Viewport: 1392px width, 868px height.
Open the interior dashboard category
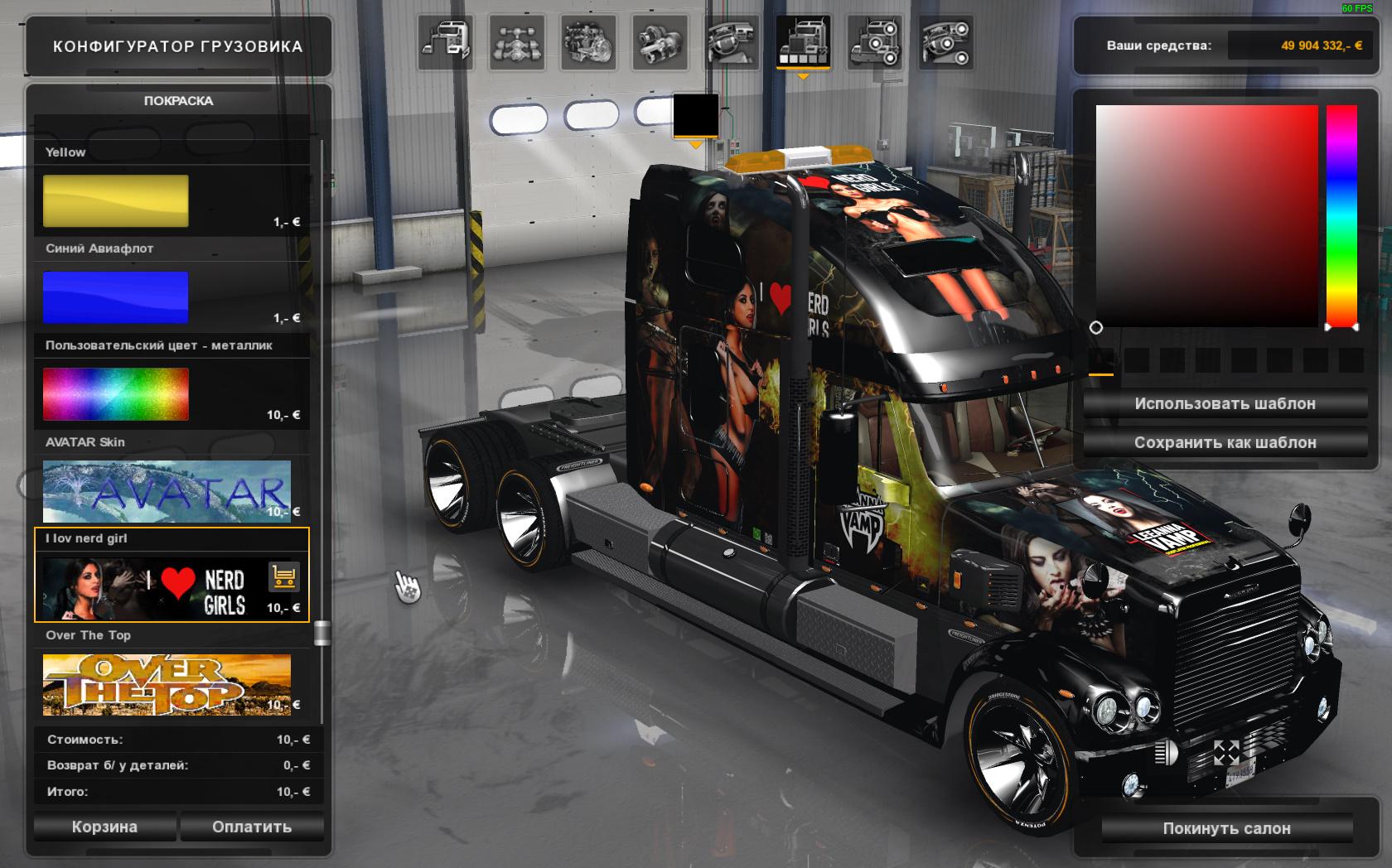tap(732, 41)
